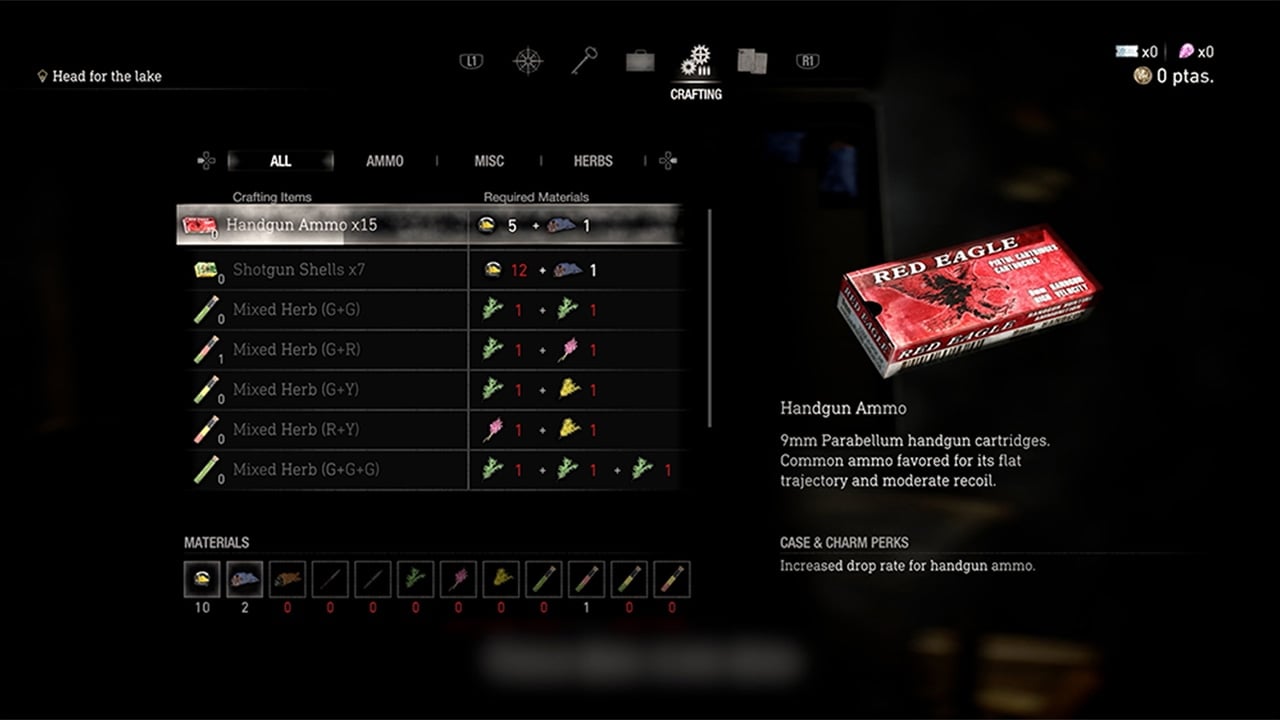Viewport: 1280px width, 720px height.
Task: Select the Green Herb material slot
Action: point(415,578)
